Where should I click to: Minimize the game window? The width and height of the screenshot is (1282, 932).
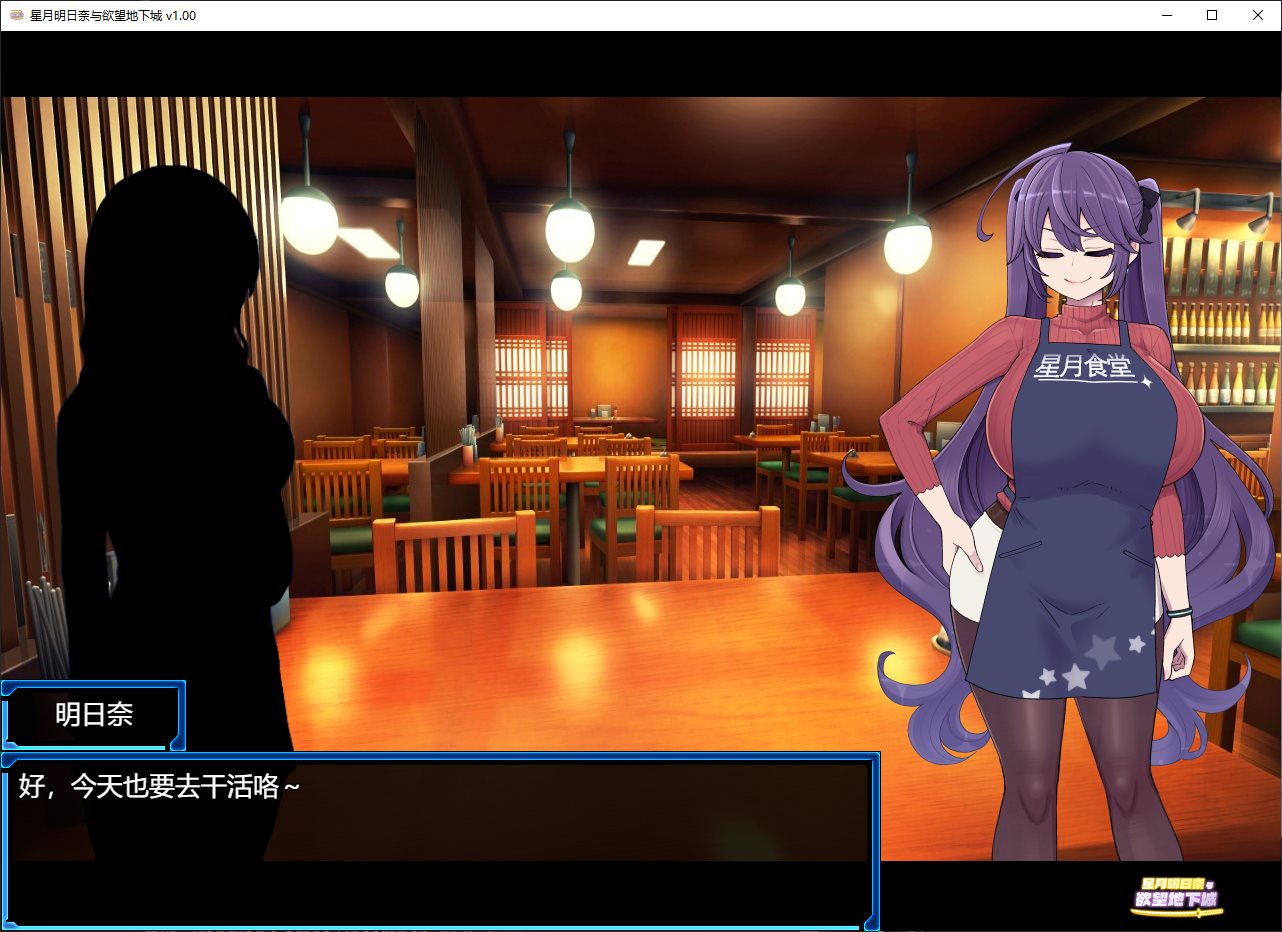coord(1166,16)
